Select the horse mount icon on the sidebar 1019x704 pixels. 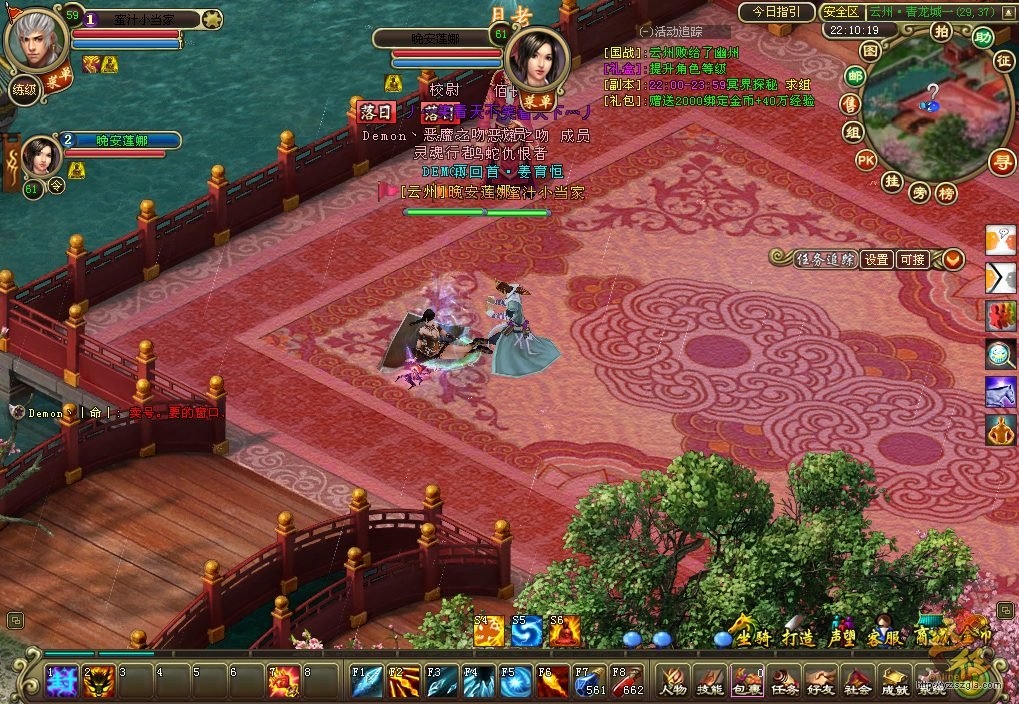tap(1001, 391)
